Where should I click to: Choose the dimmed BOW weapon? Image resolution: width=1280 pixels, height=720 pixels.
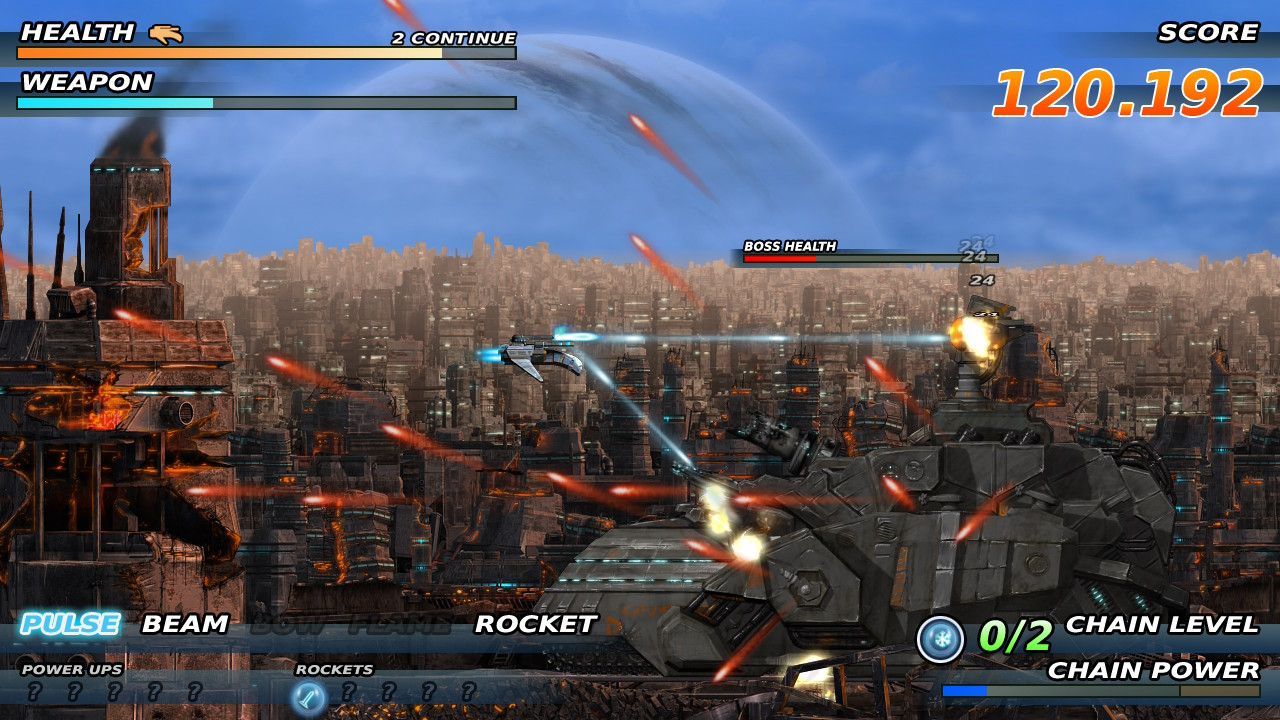click(287, 626)
